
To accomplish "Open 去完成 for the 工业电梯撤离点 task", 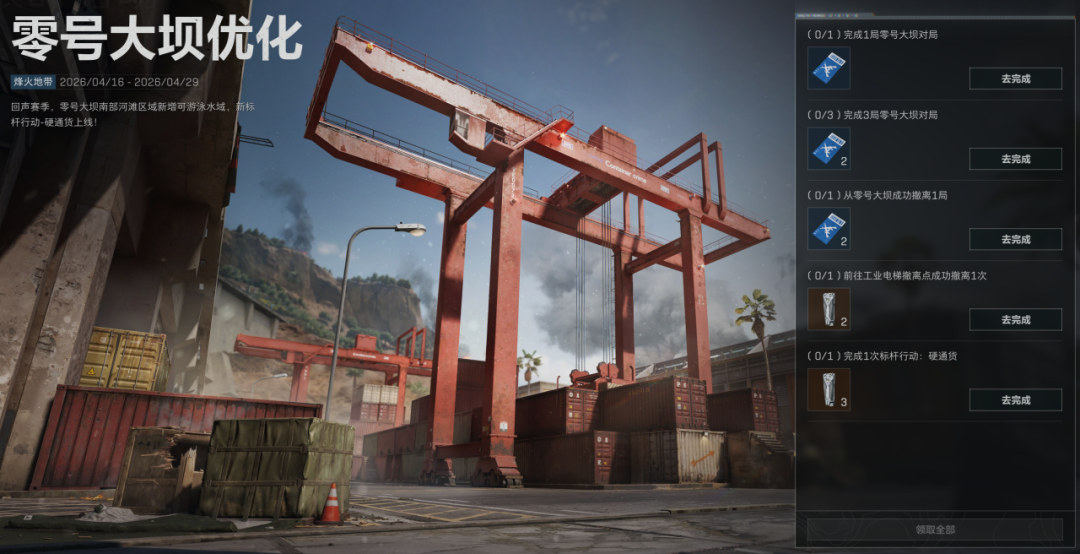I will [x=1015, y=320].
